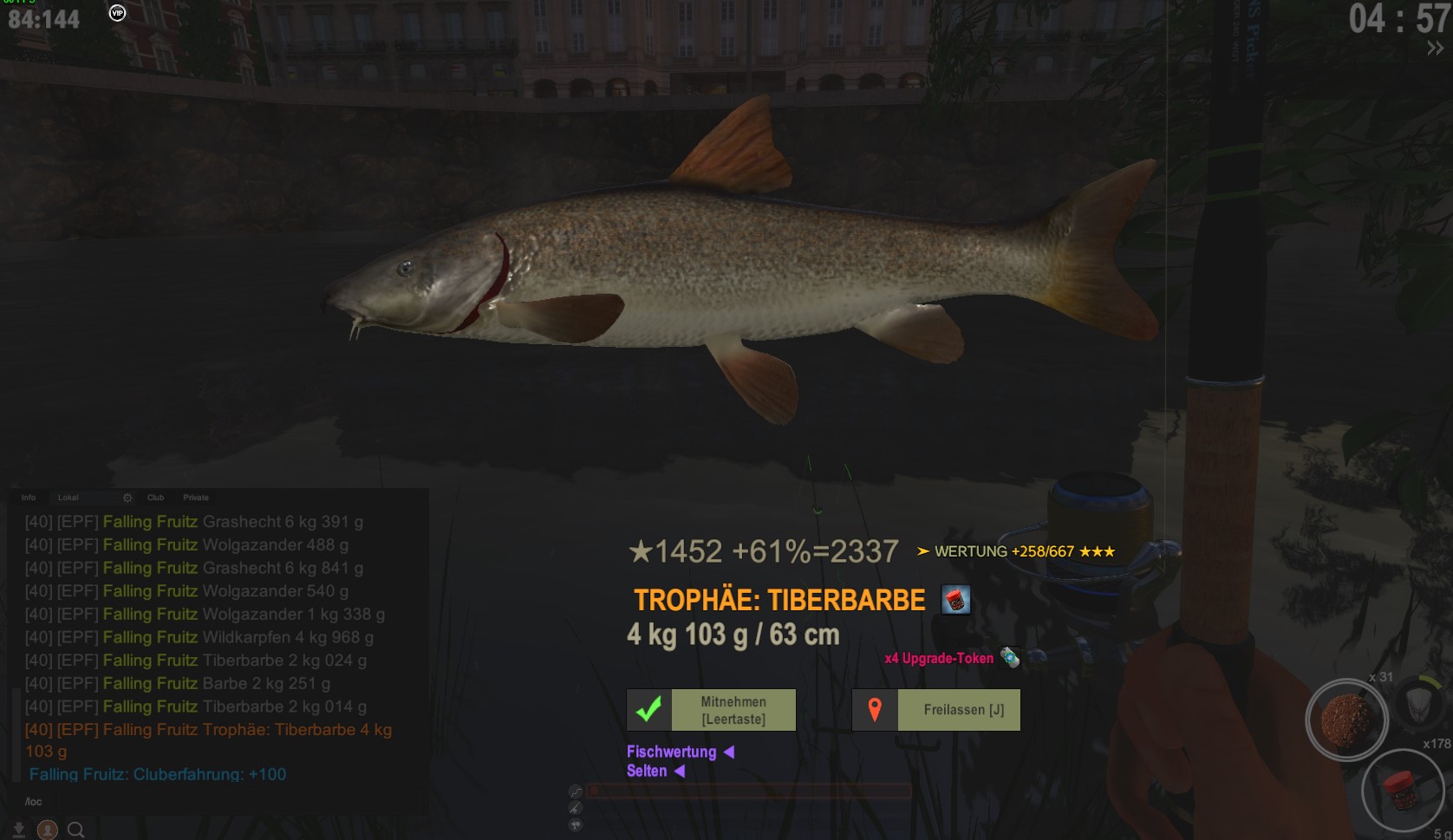Click the chat message input field
Screen dimensions: 1453x840
click(x=217, y=802)
